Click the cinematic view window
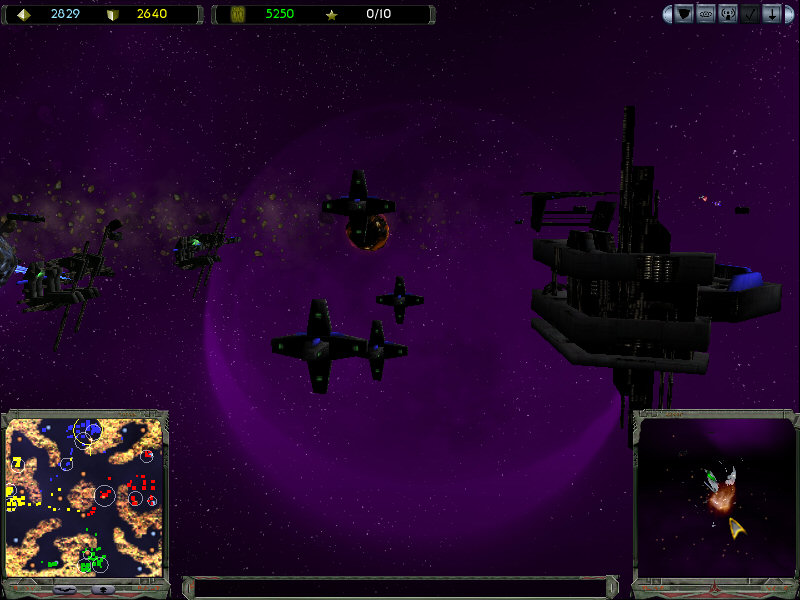The image size is (800, 600). click(715, 497)
